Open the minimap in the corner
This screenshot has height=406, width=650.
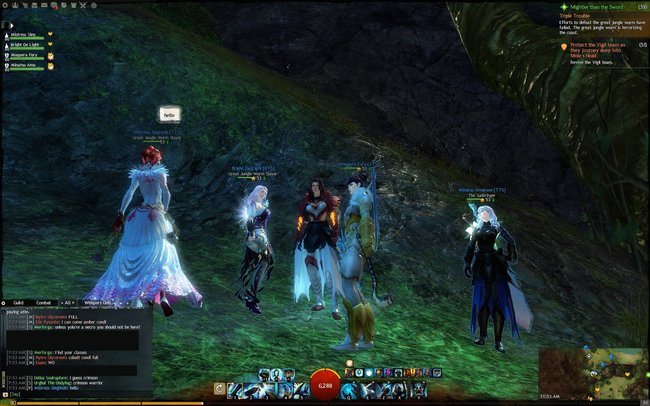(x=592, y=372)
